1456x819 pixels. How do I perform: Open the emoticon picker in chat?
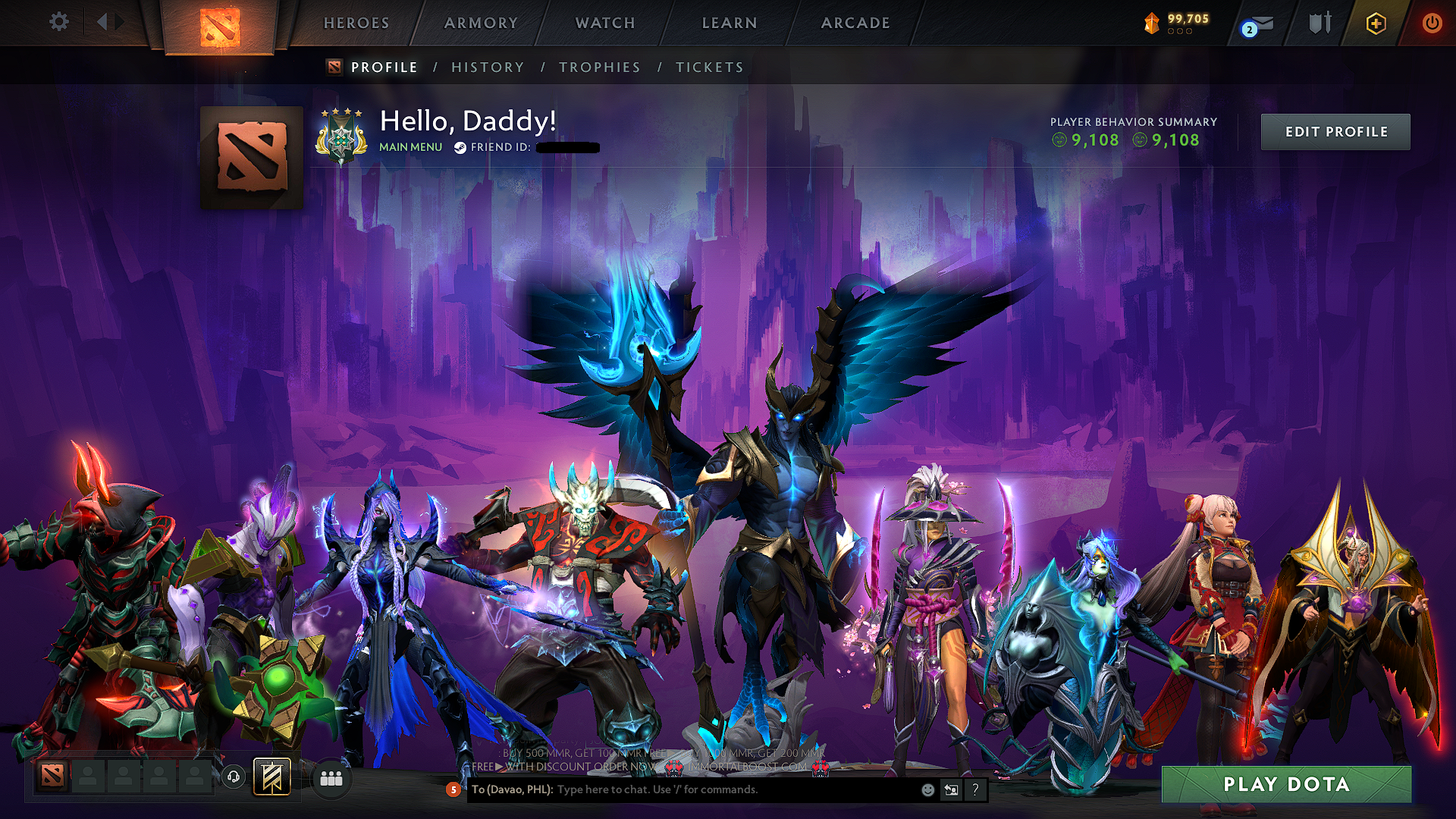pos(927,790)
